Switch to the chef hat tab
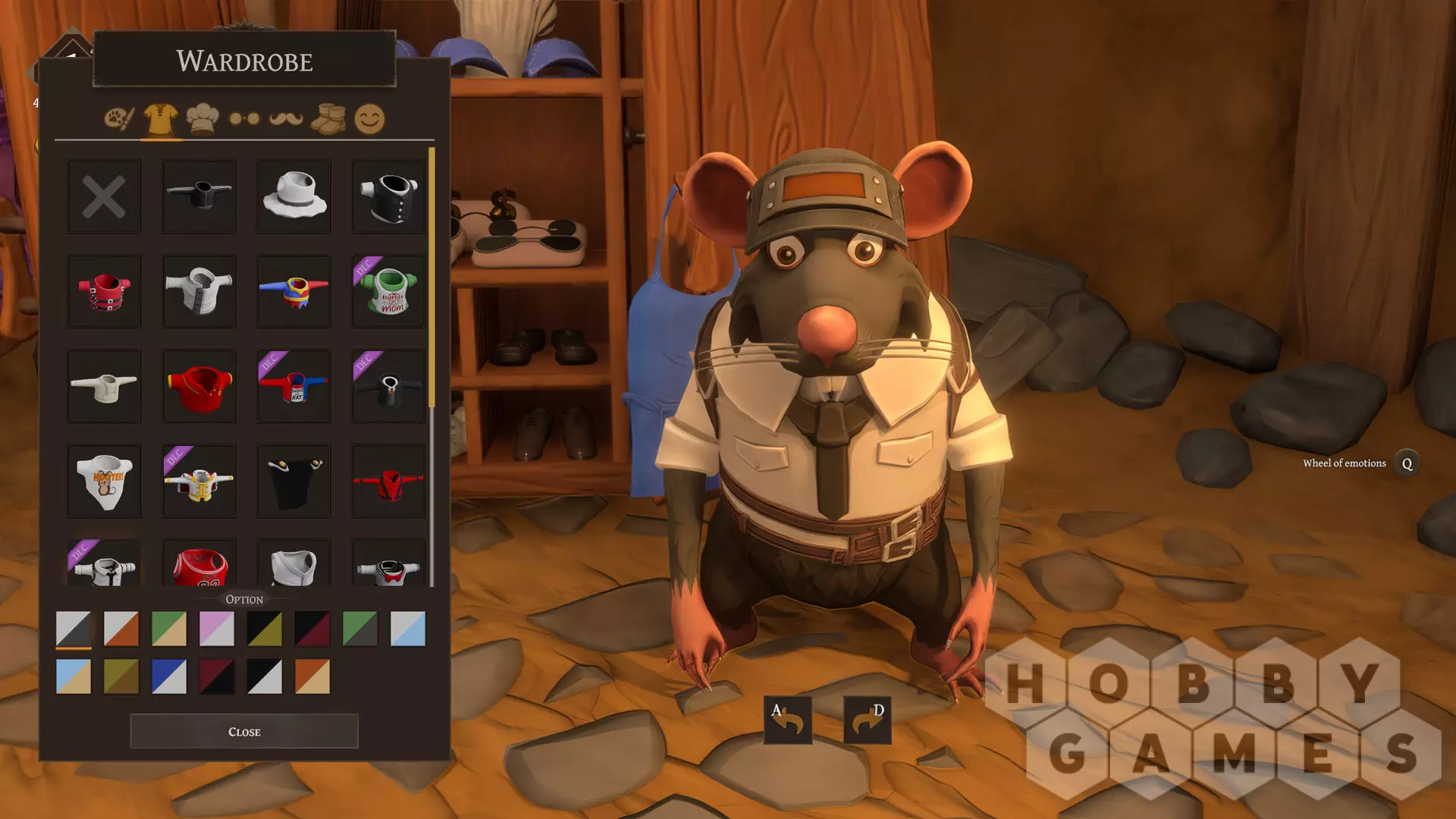The height and width of the screenshot is (819, 1456). [x=202, y=119]
